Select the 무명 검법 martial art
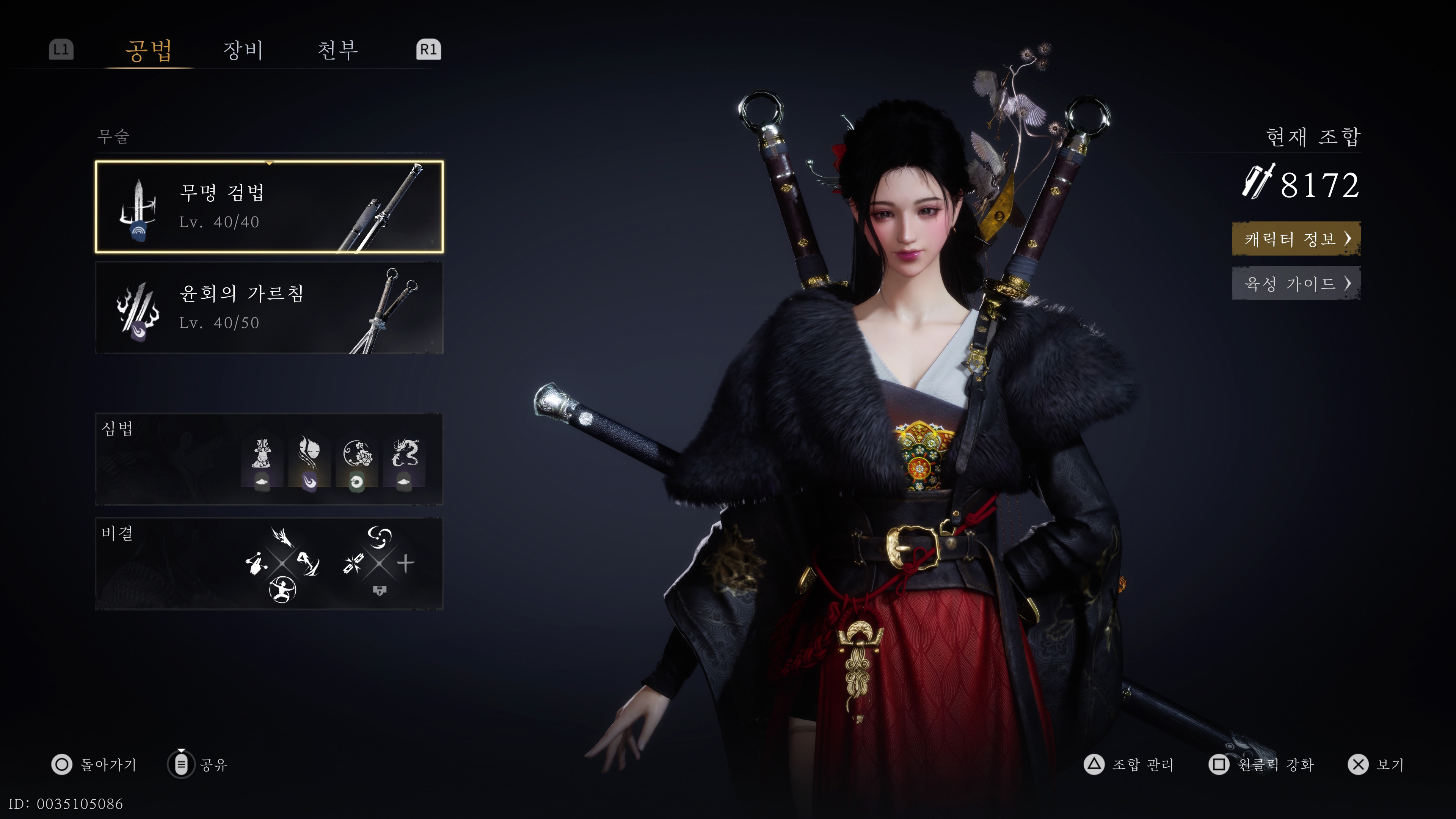Image resolution: width=1456 pixels, height=819 pixels. pyautogui.click(x=269, y=207)
